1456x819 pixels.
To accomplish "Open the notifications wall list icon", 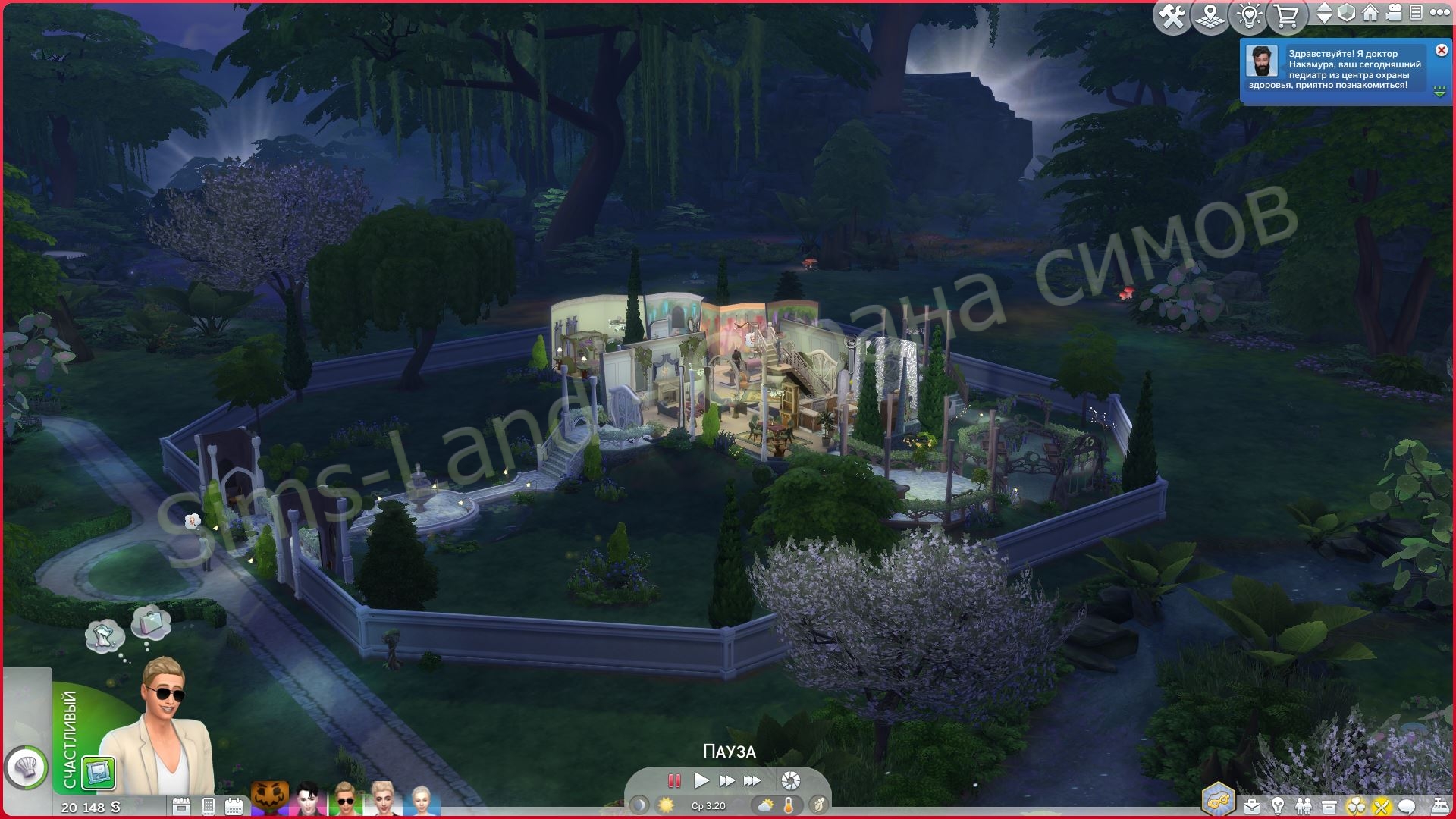I will (1416, 14).
